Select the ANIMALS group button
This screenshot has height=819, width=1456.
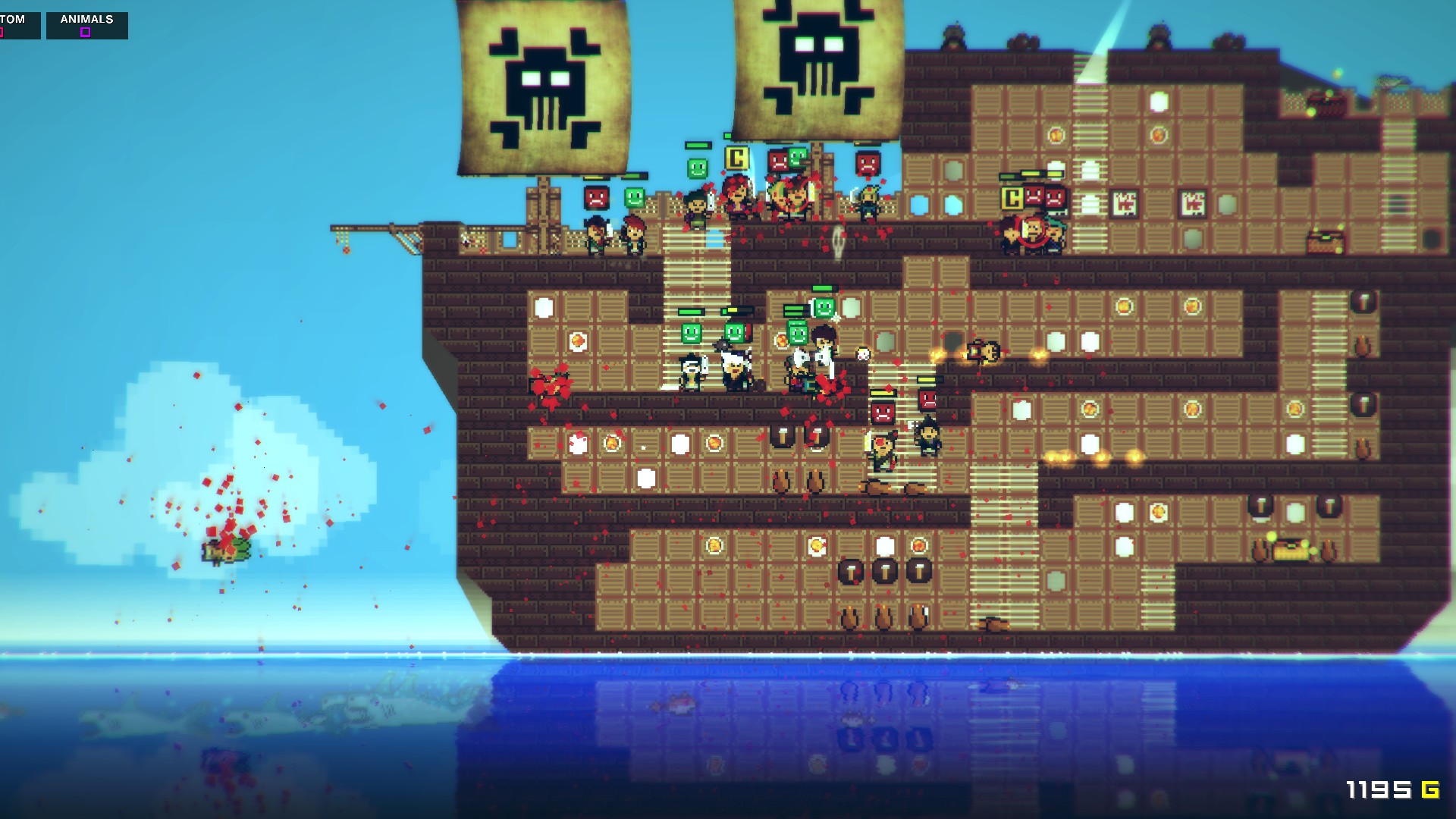click(86, 25)
